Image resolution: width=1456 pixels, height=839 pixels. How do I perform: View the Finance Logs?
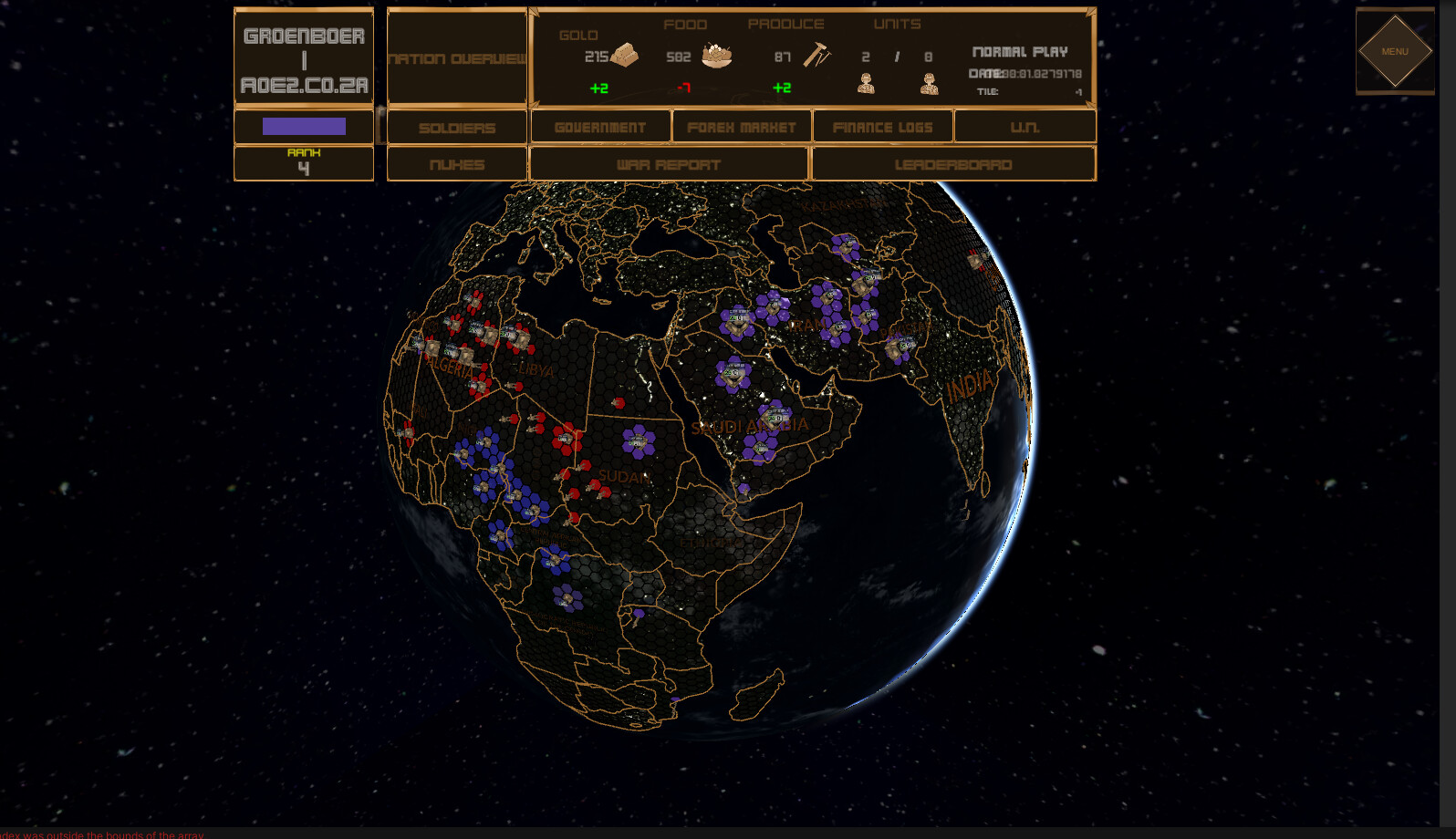click(882, 127)
